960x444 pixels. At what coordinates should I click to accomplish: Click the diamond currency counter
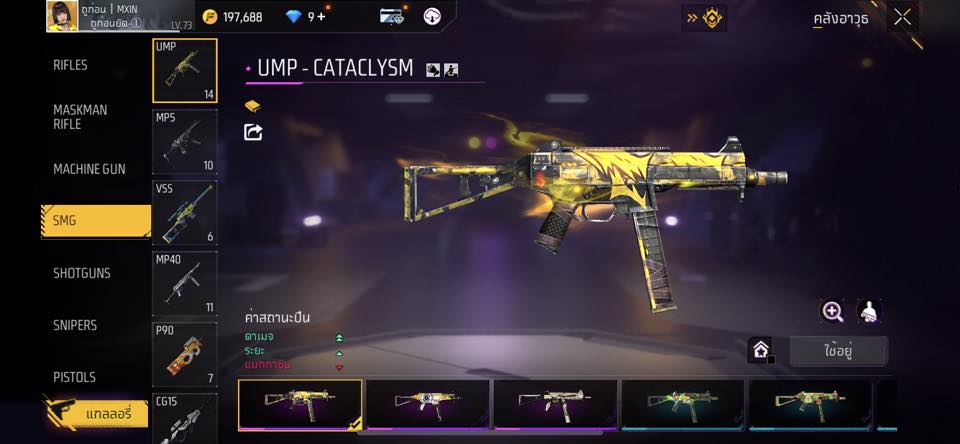click(306, 17)
